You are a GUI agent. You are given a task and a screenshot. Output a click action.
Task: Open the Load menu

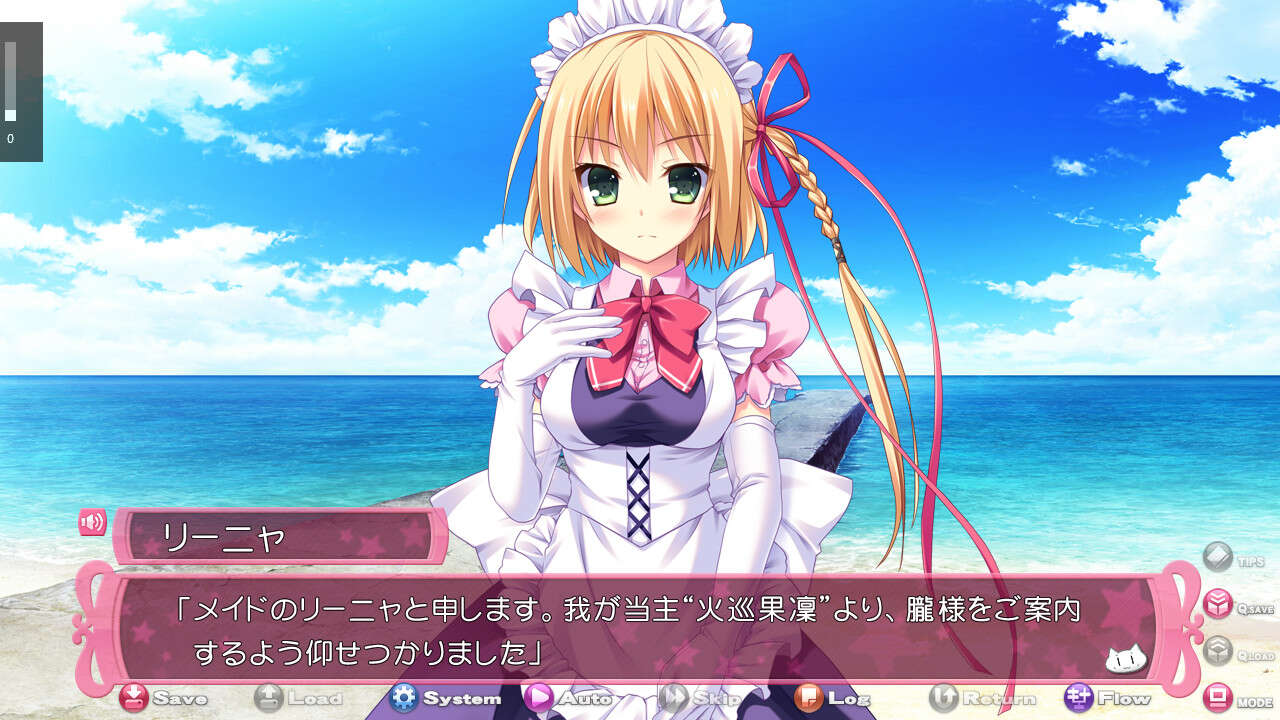(x=298, y=697)
